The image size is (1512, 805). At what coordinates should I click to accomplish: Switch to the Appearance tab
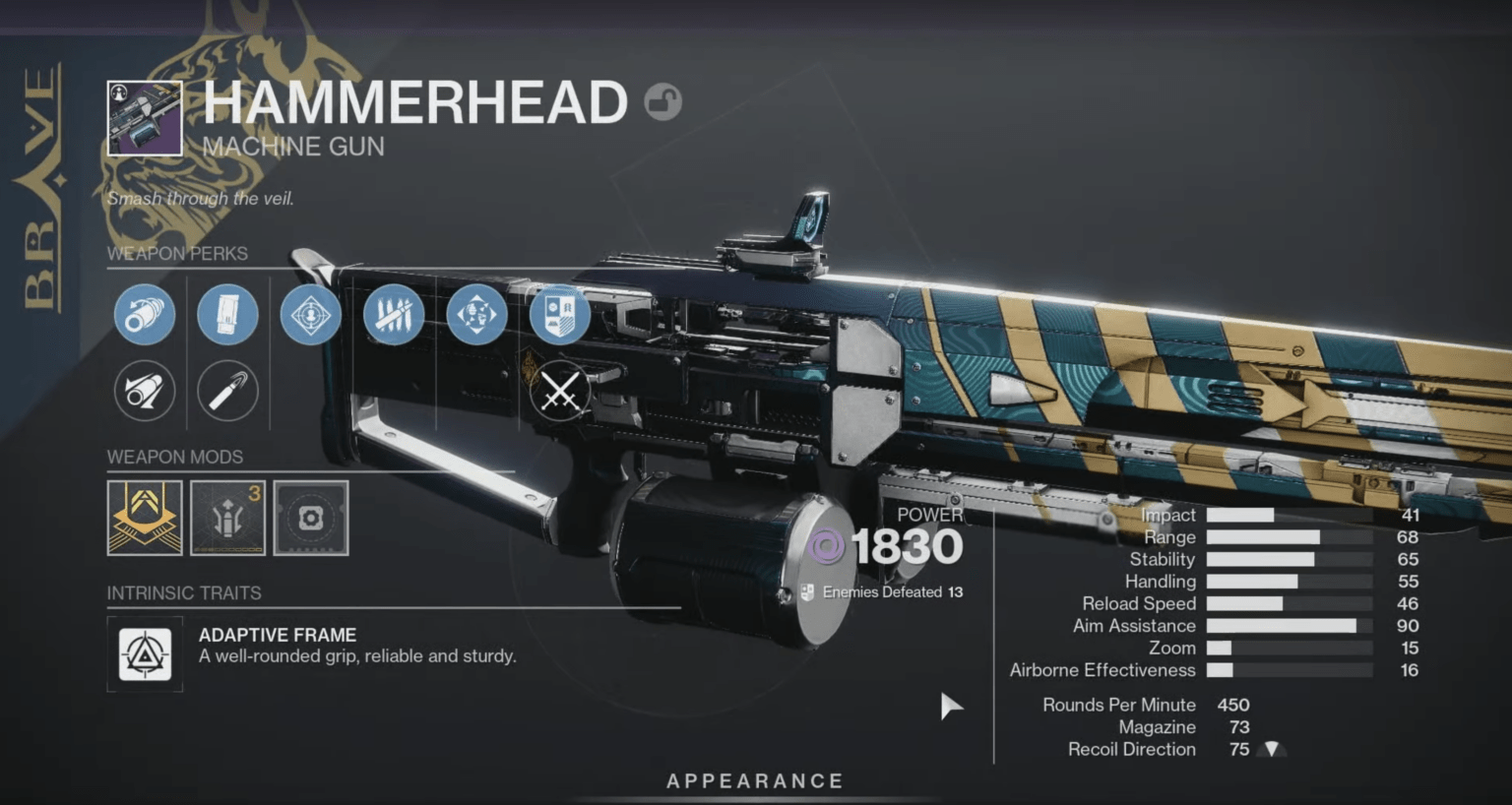(755, 780)
